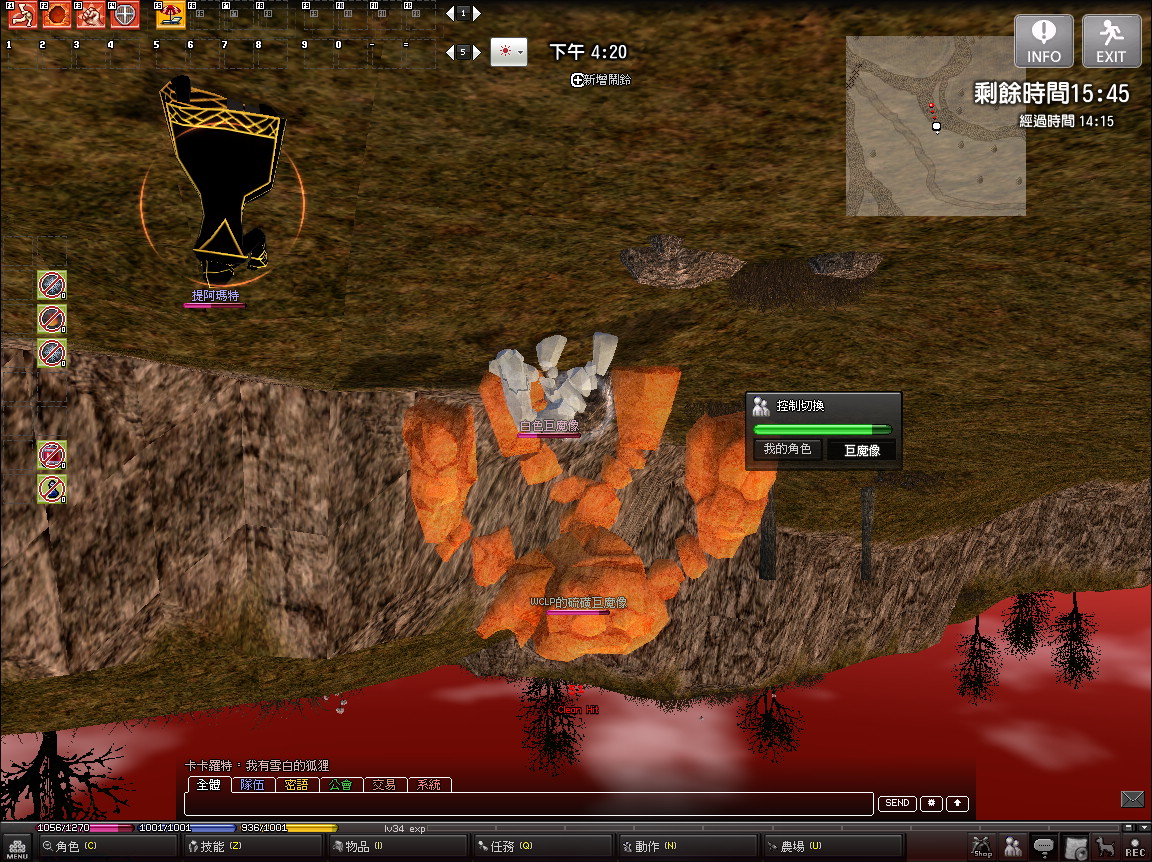Select the 巨魔像 control button
1152x862 pixels.
click(861, 450)
